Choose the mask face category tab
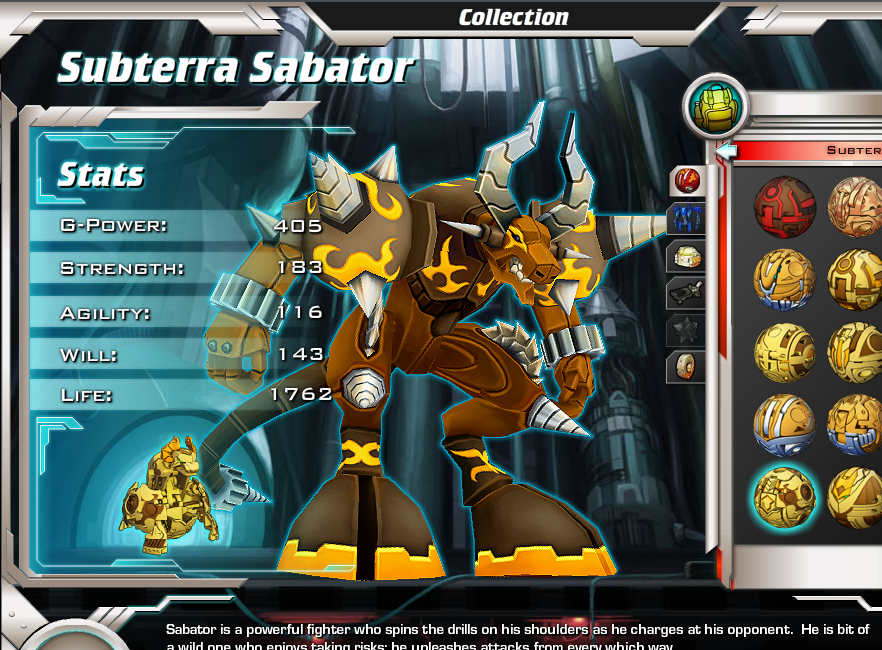 [x=687, y=366]
